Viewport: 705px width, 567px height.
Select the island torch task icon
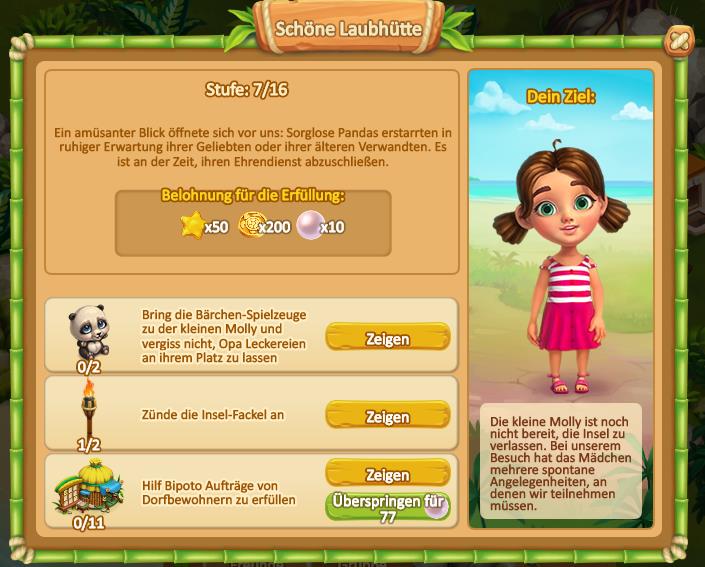(88, 408)
